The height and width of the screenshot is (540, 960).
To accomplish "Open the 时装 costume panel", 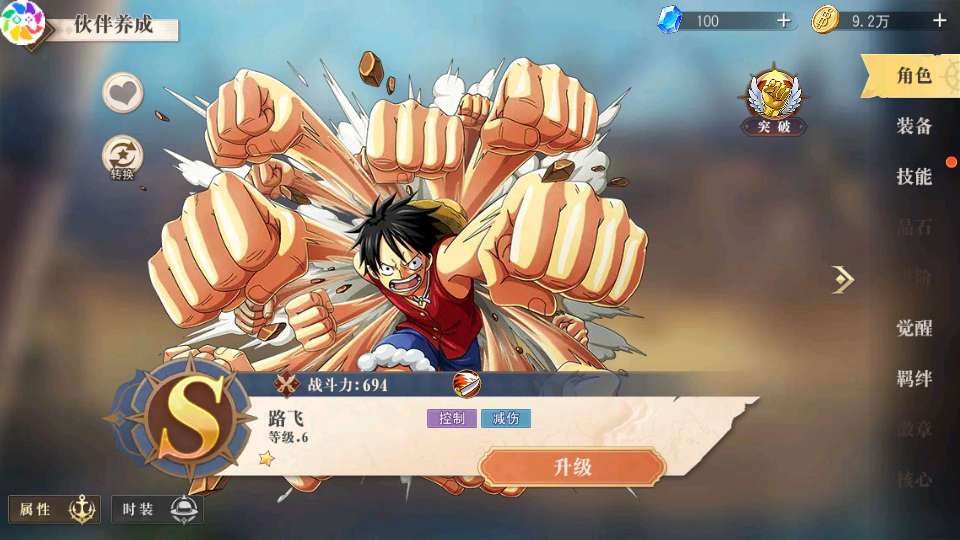I will tap(157, 509).
